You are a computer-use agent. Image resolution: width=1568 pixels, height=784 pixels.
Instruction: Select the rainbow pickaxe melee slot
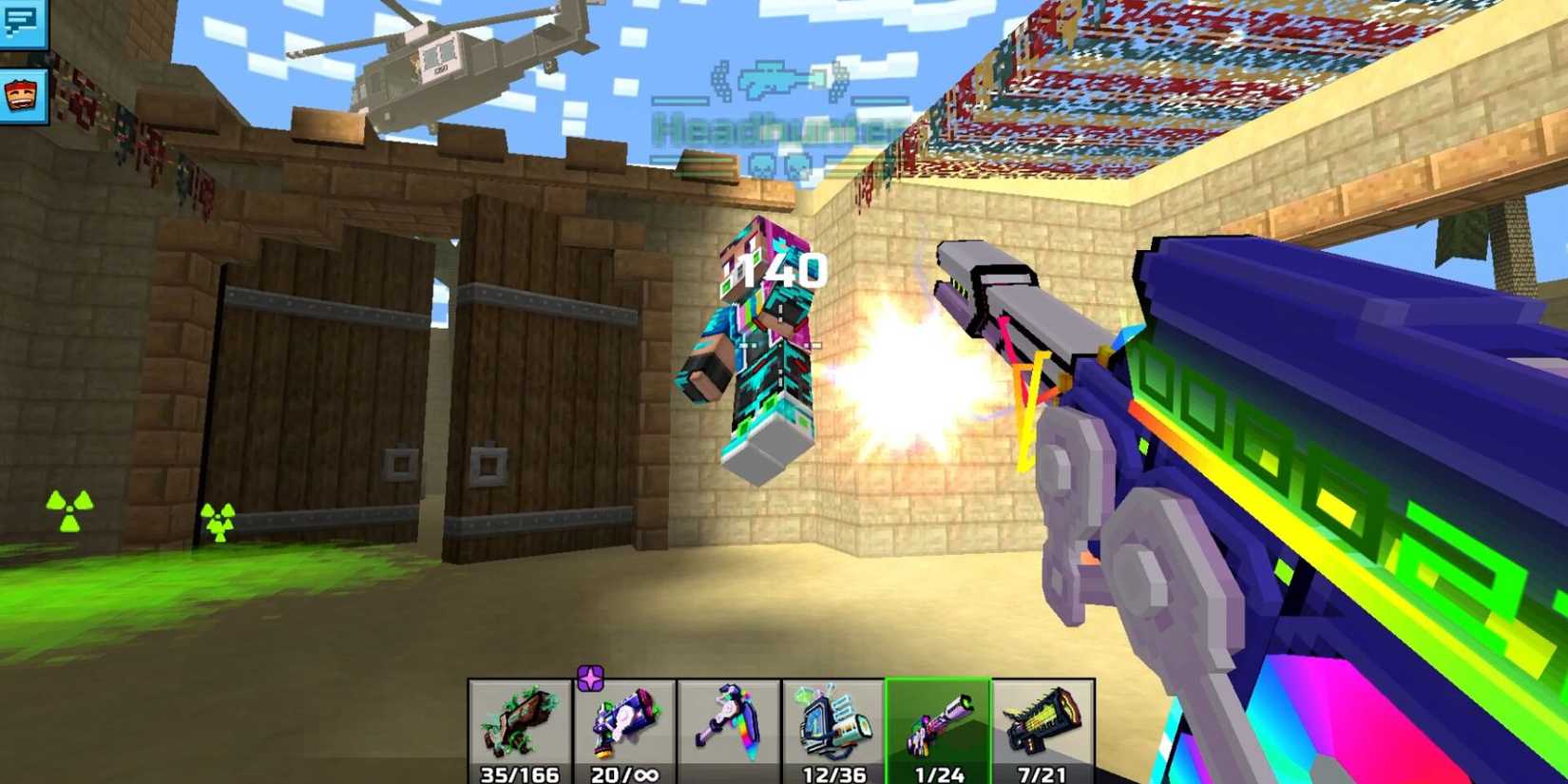point(732,727)
